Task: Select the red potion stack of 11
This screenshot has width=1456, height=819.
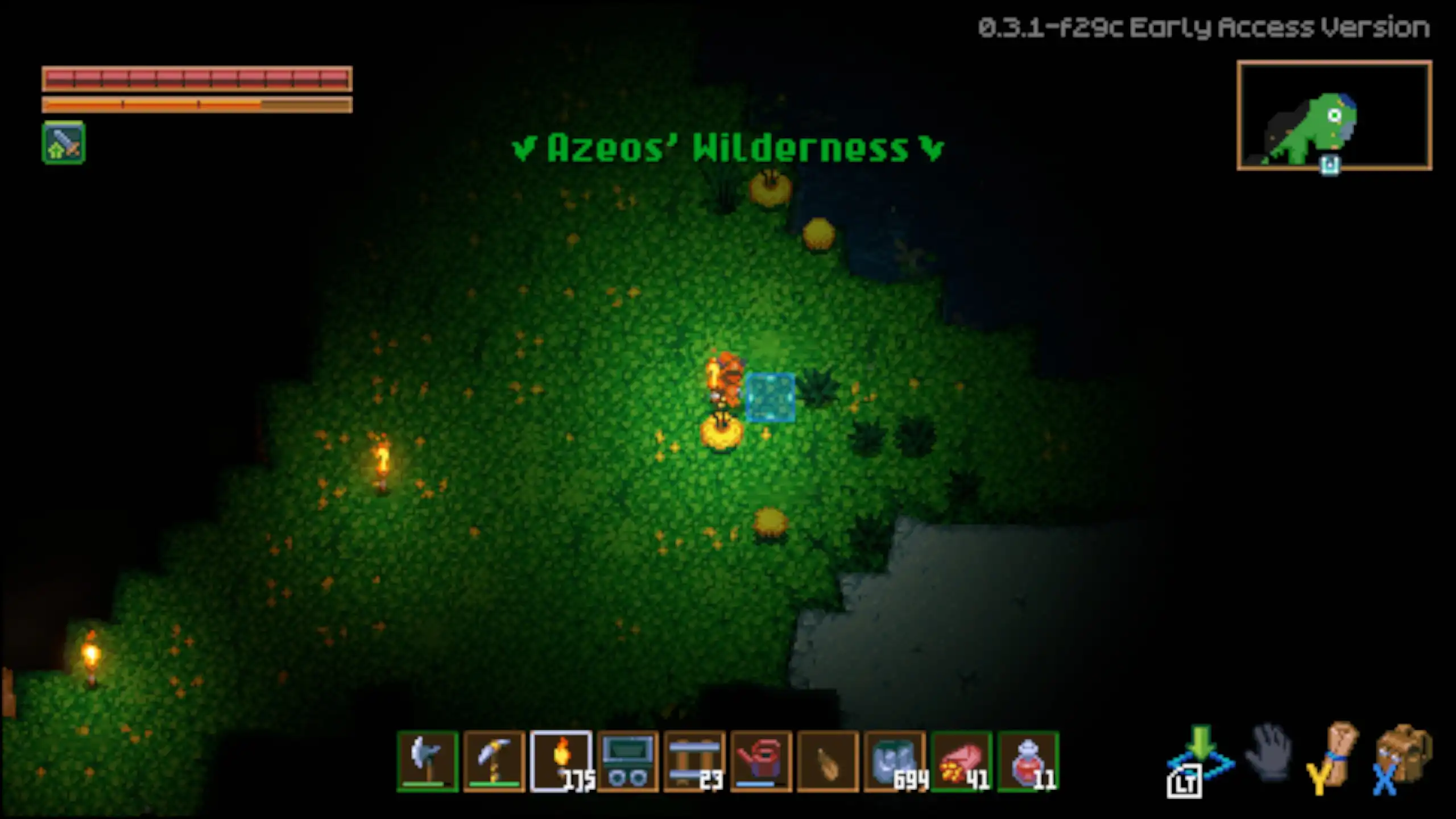Action: click(x=1028, y=761)
